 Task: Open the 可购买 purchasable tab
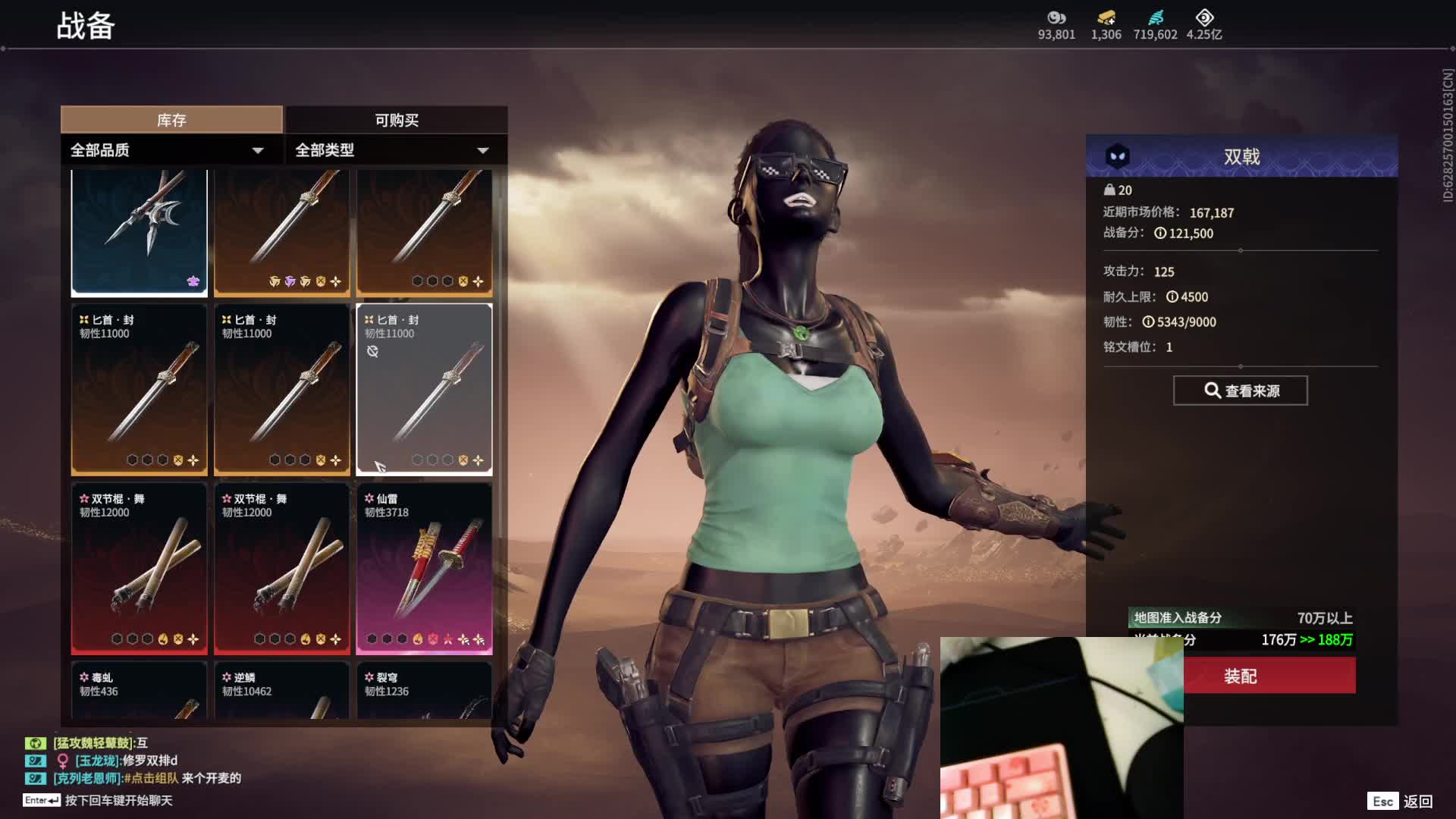tap(396, 120)
